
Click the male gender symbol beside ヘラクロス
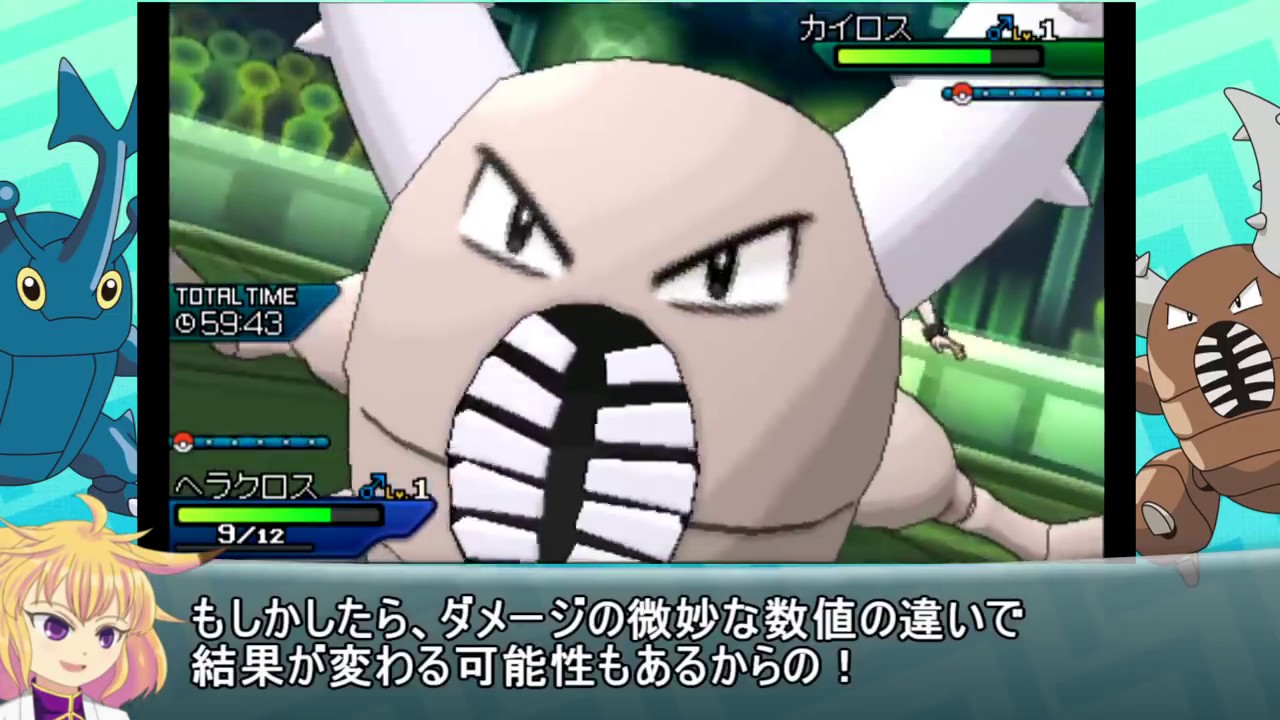[x=371, y=487]
